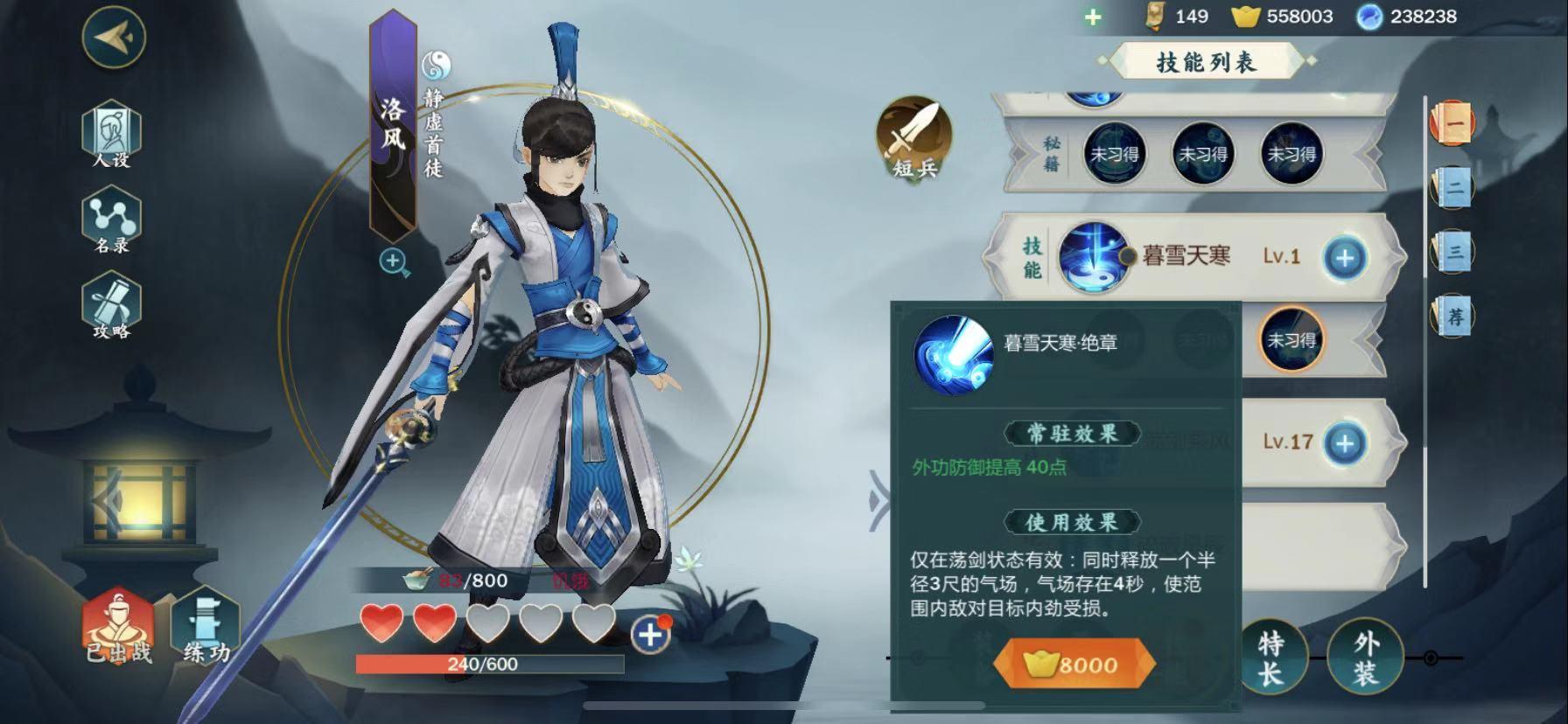The width and height of the screenshot is (1568, 724).
Task: Switch to skill page 一 tab
Action: coord(1452,123)
